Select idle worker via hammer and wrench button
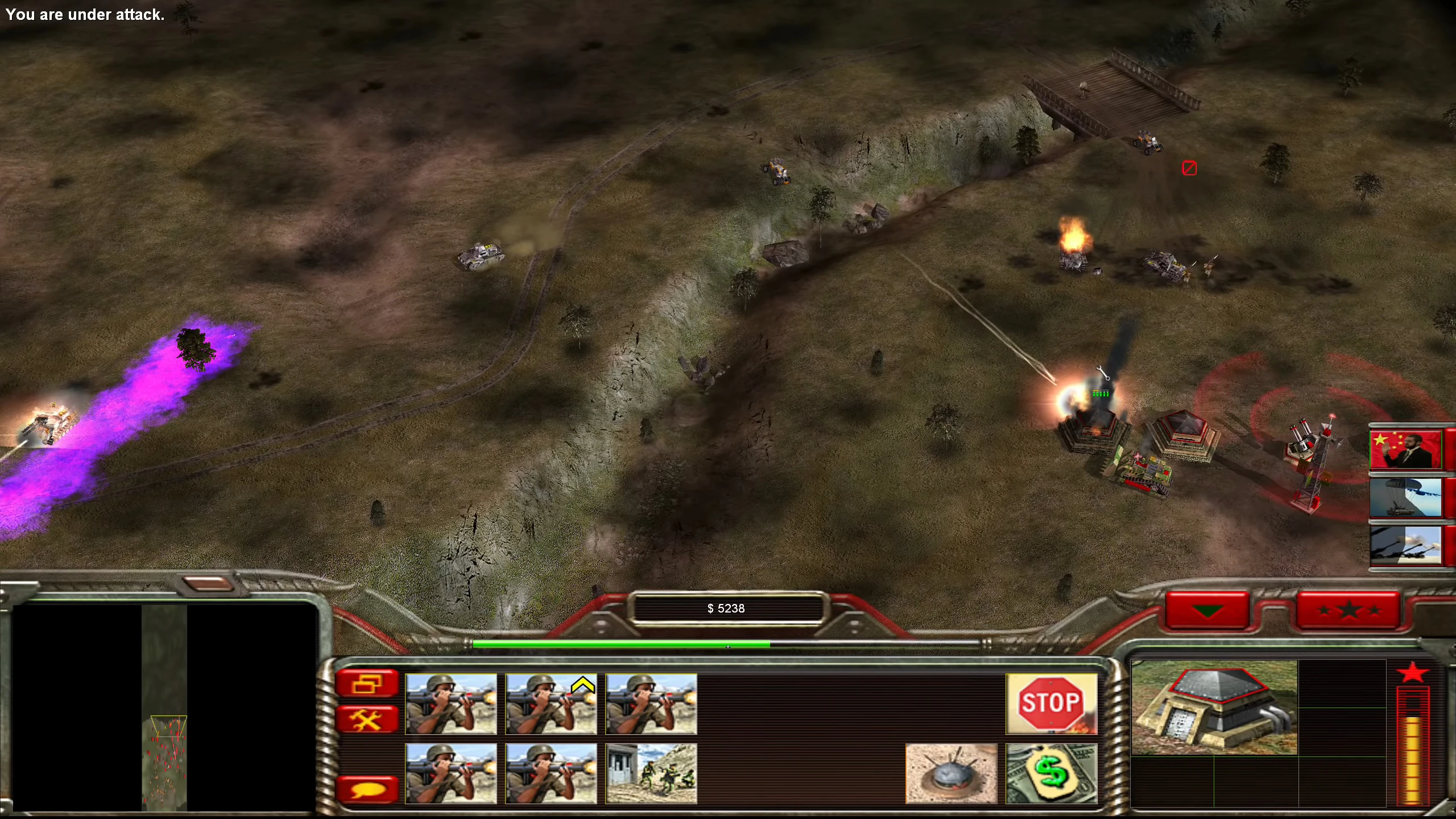 (x=367, y=720)
